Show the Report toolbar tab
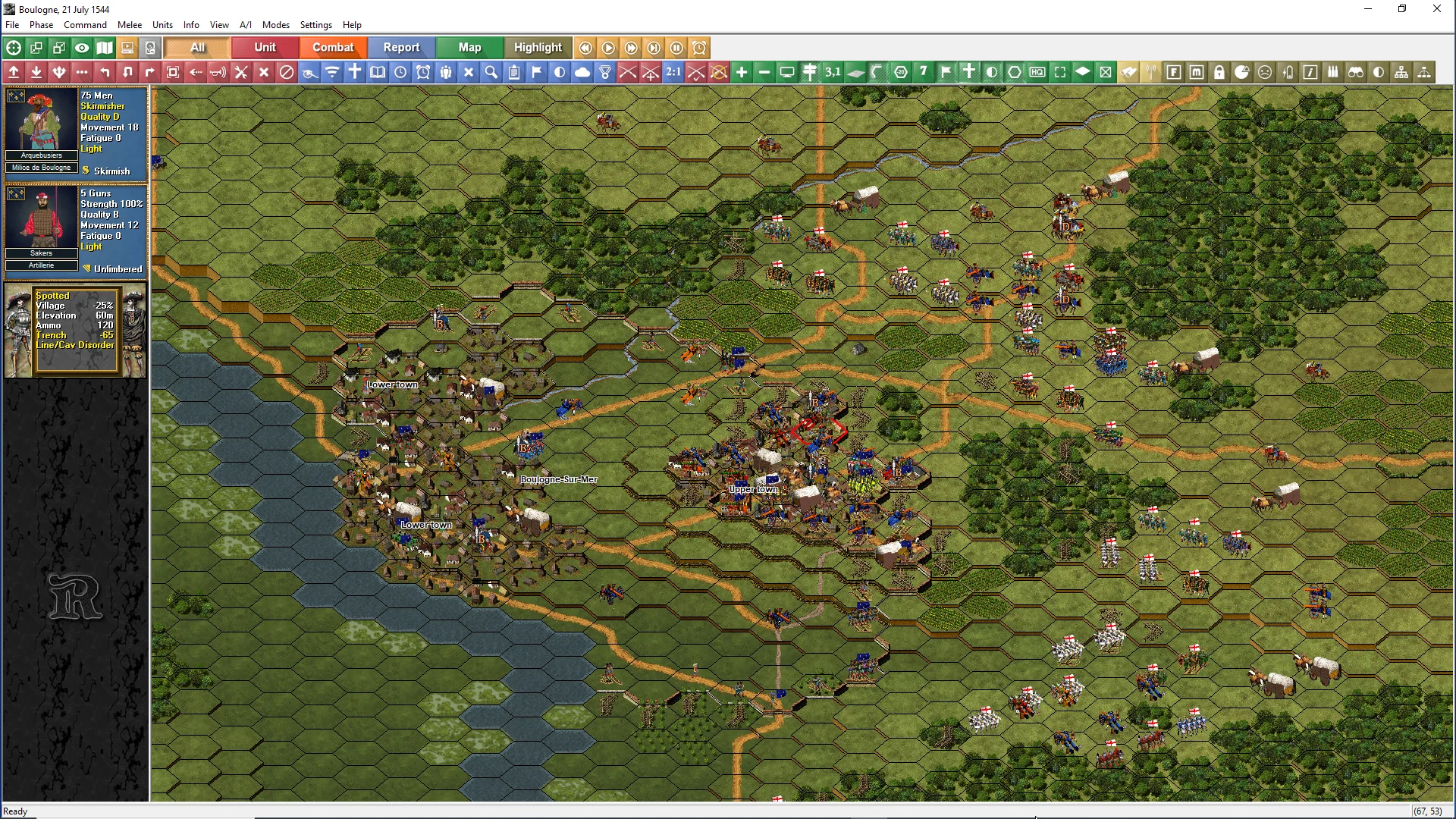This screenshot has height=819, width=1456. pos(401,47)
